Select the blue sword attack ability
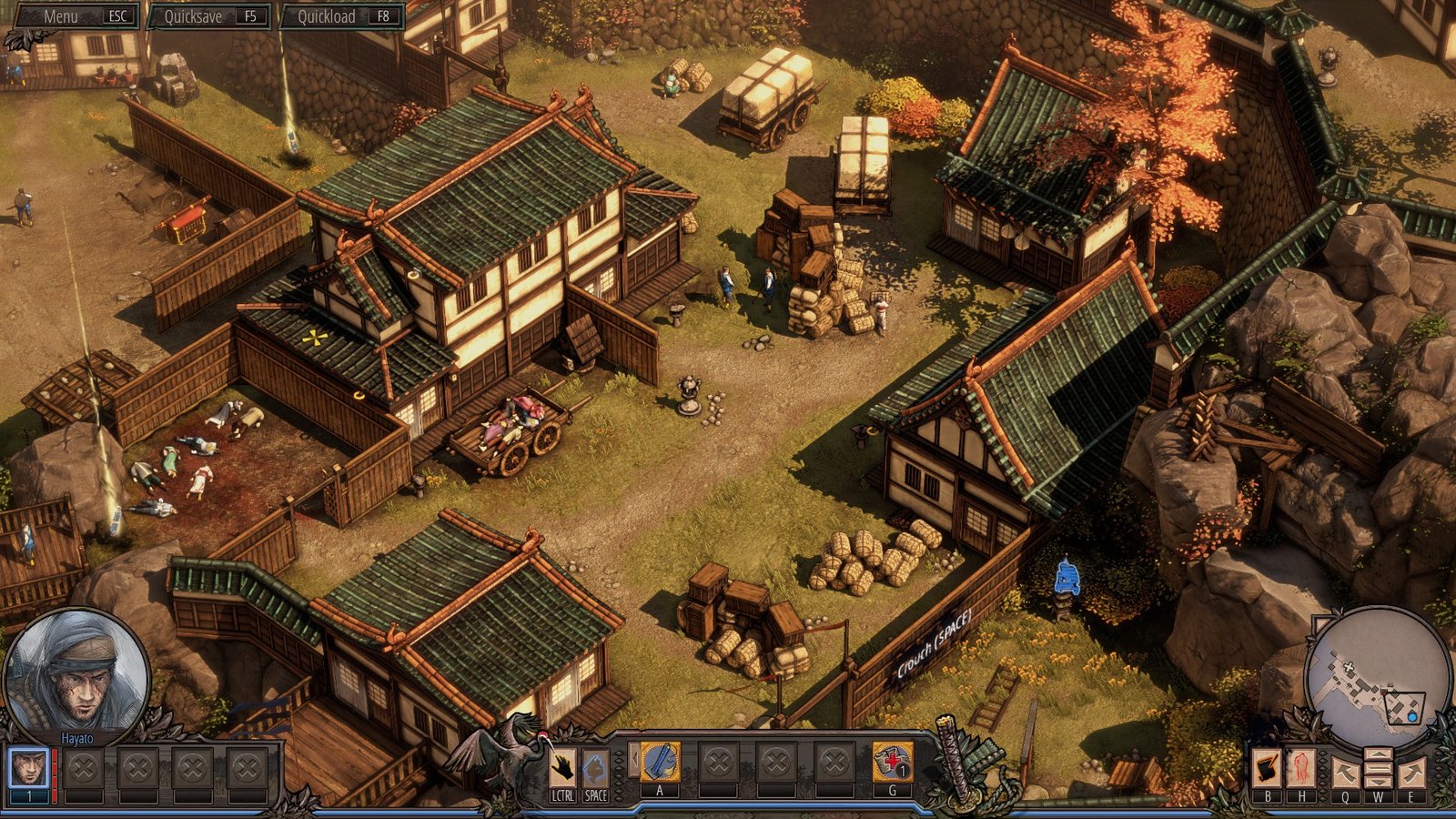This screenshot has width=1456, height=819. [x=660, y=763]
